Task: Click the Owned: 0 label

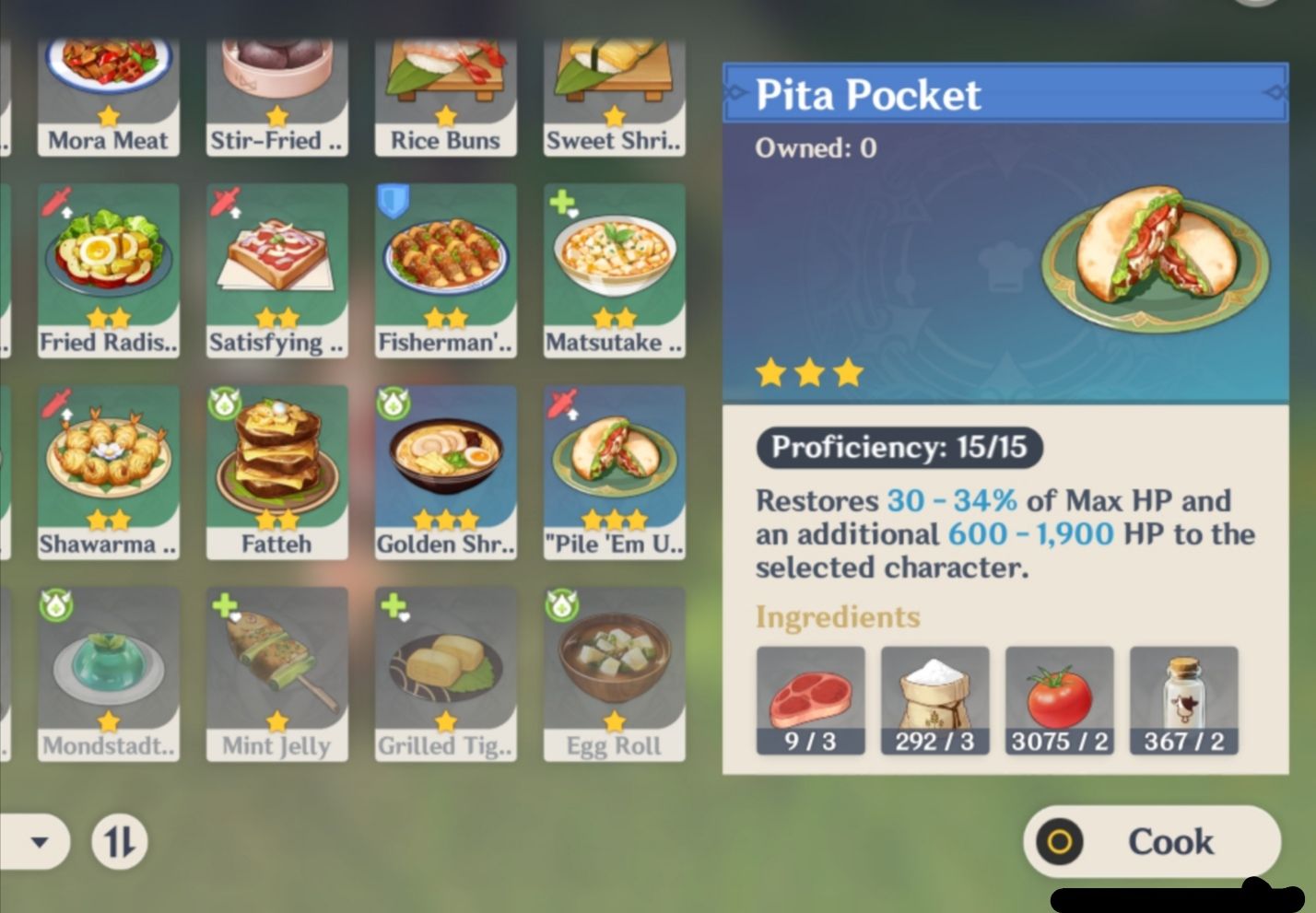Action: (815, 148)
